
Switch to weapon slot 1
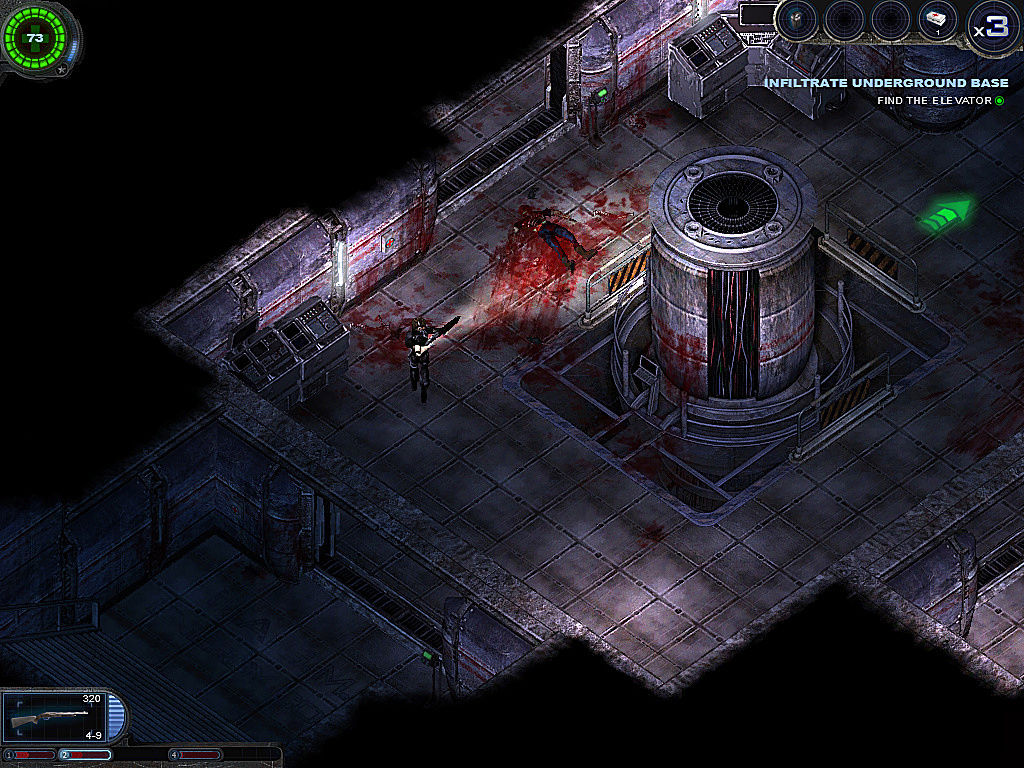pos(30,754)
